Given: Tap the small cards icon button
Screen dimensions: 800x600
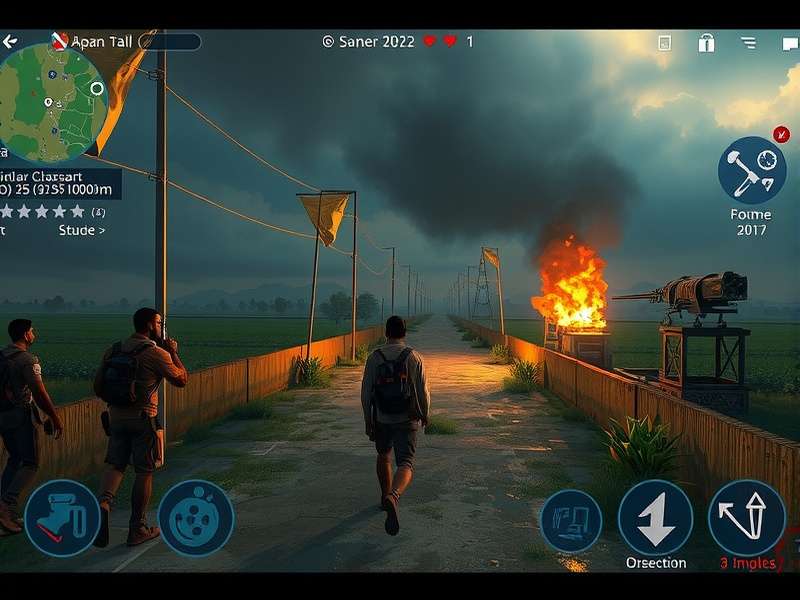Looking at the screenshot, I should 571,521.
